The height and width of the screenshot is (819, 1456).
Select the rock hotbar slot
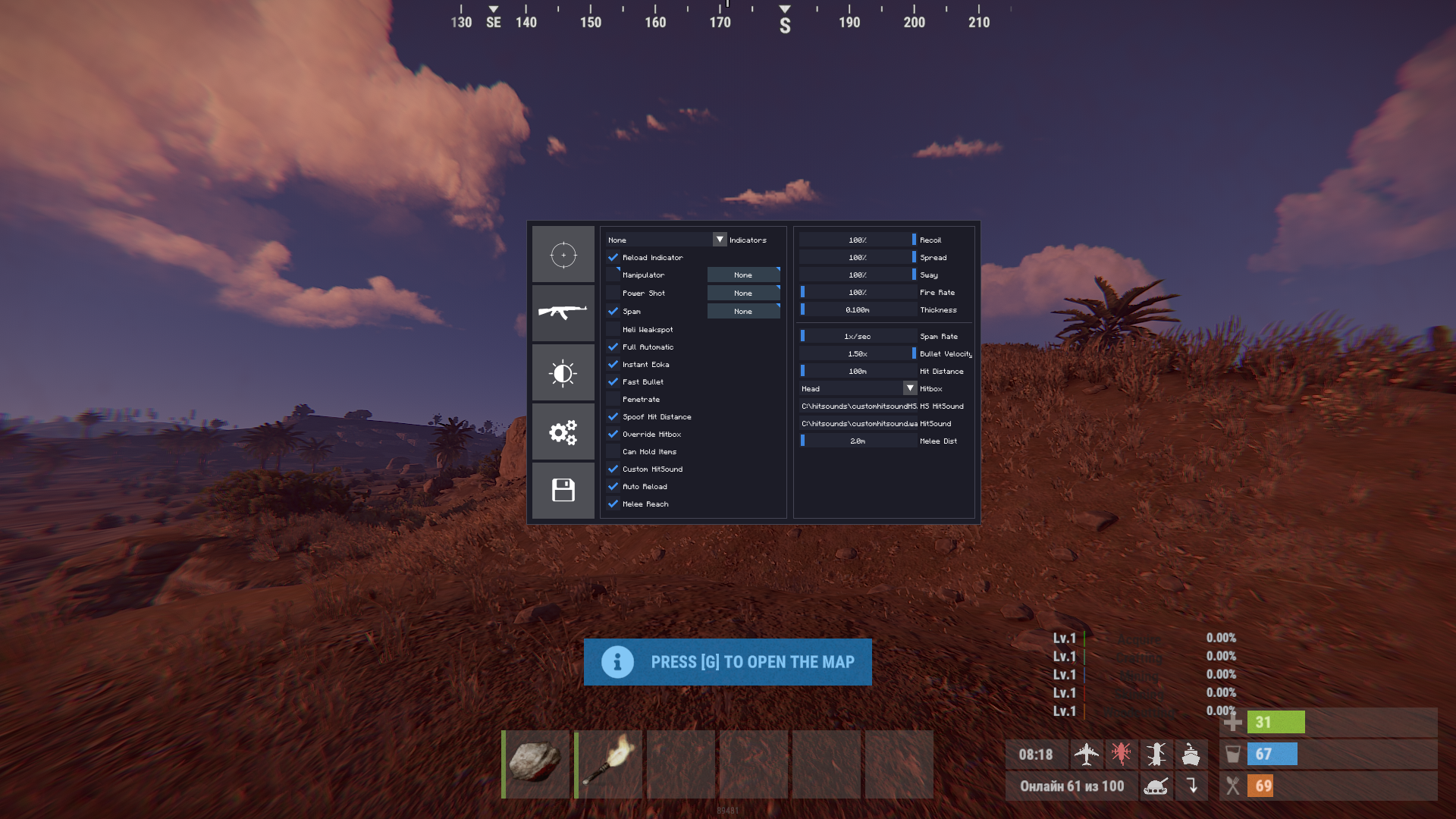(x=535, y=764)
